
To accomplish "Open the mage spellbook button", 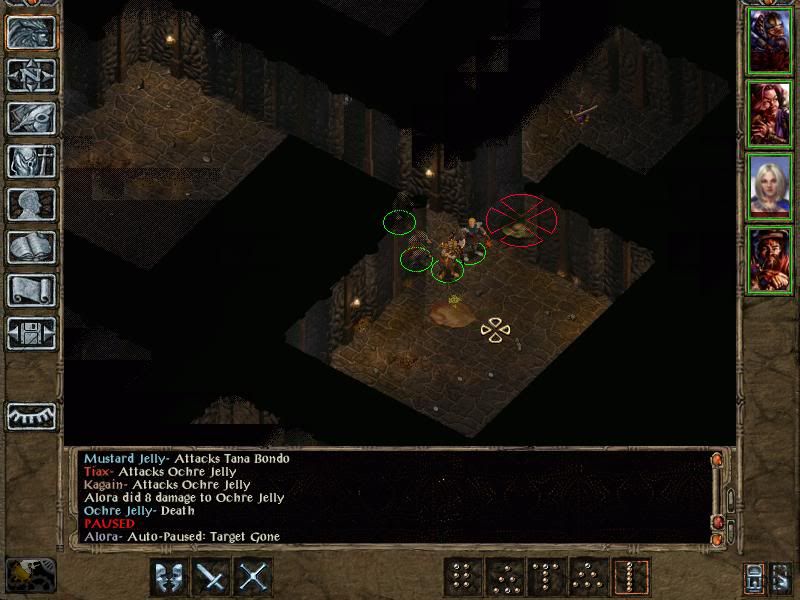I will (31, 247).
